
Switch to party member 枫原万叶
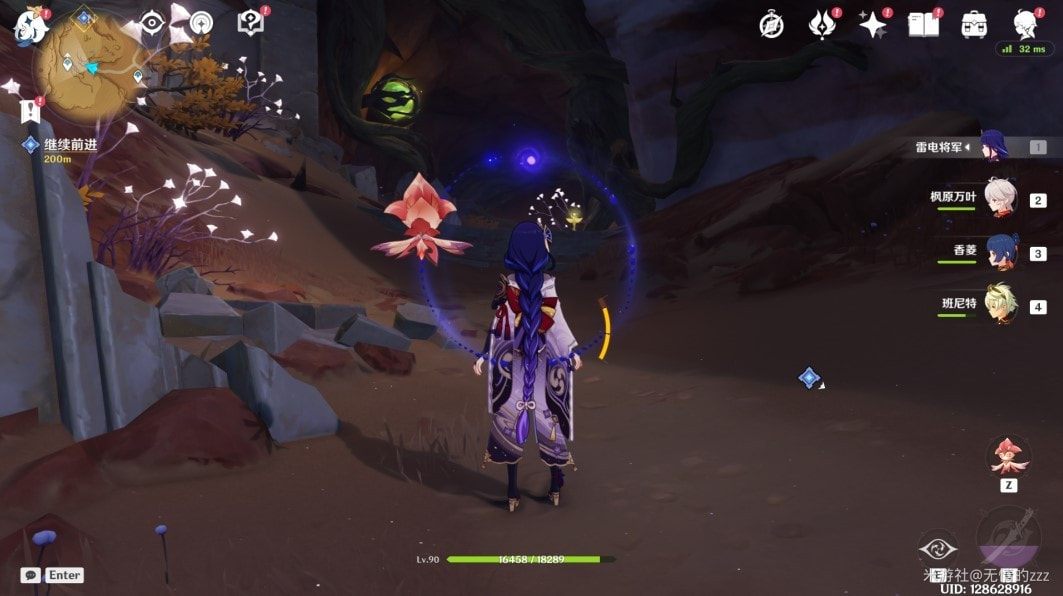coord(998,198)
